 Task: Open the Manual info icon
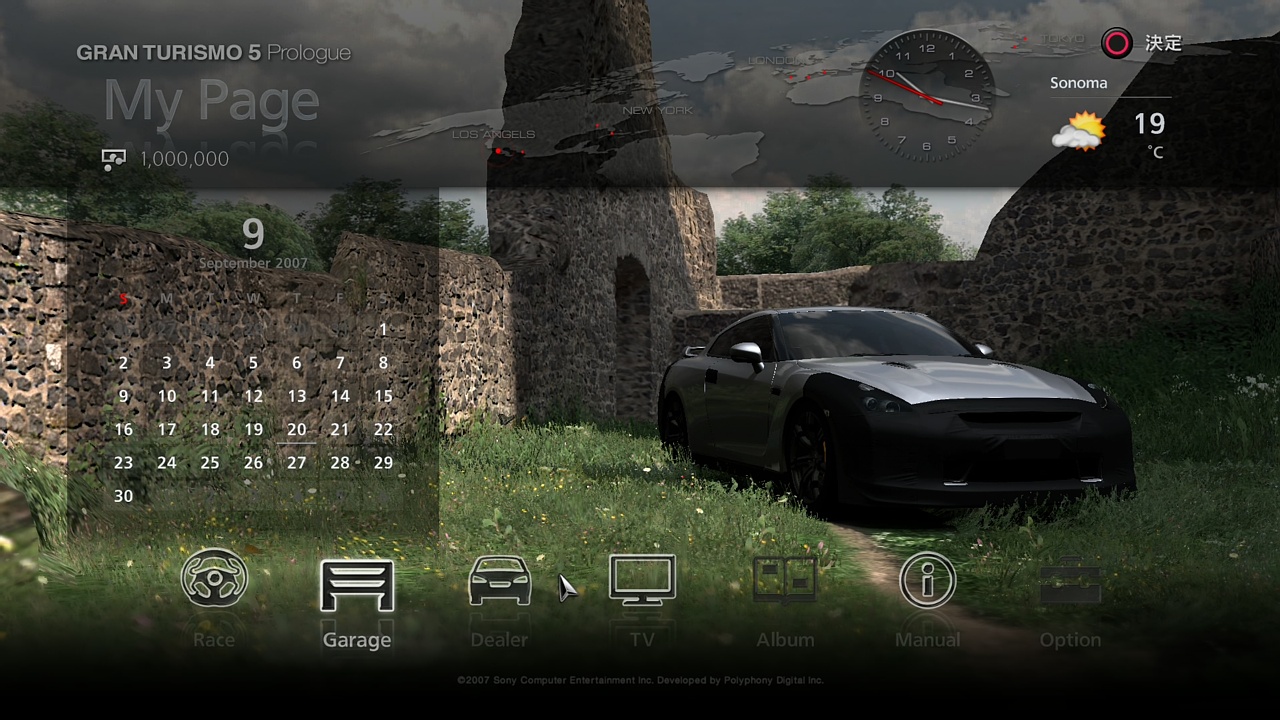coord(928,581)
